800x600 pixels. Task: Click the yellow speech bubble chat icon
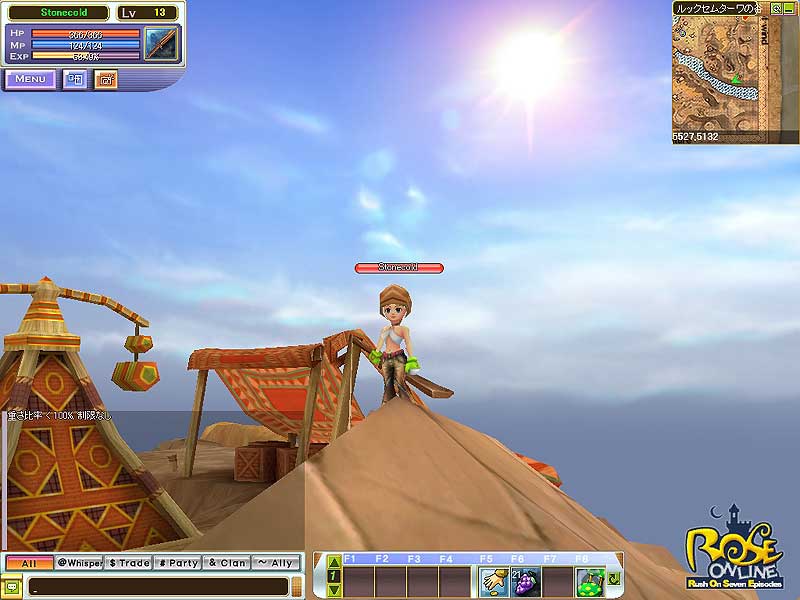(12, 586)
